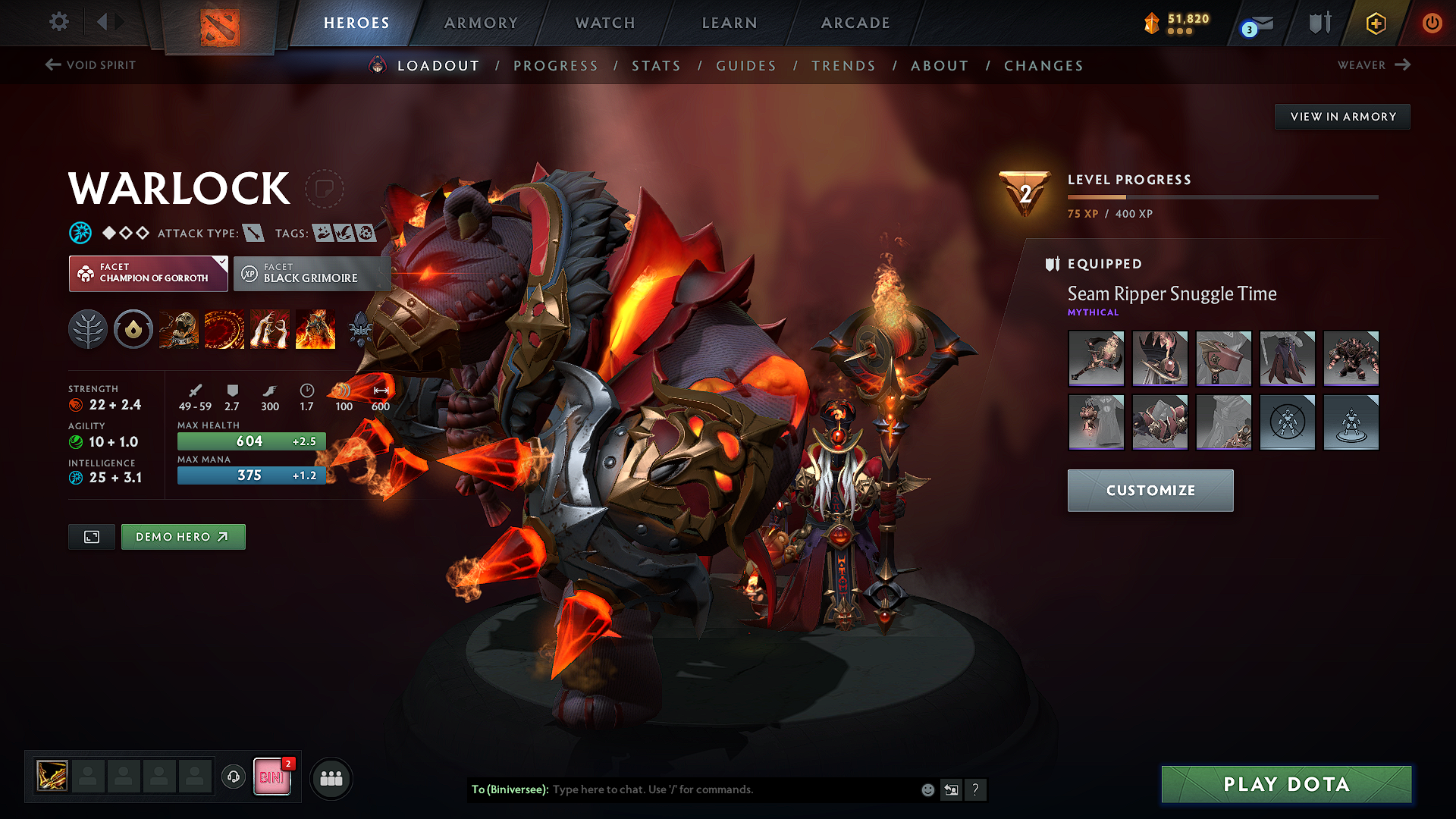Open the settings gear
This screenshot has width=1456, height=819.
pos(58,22)
